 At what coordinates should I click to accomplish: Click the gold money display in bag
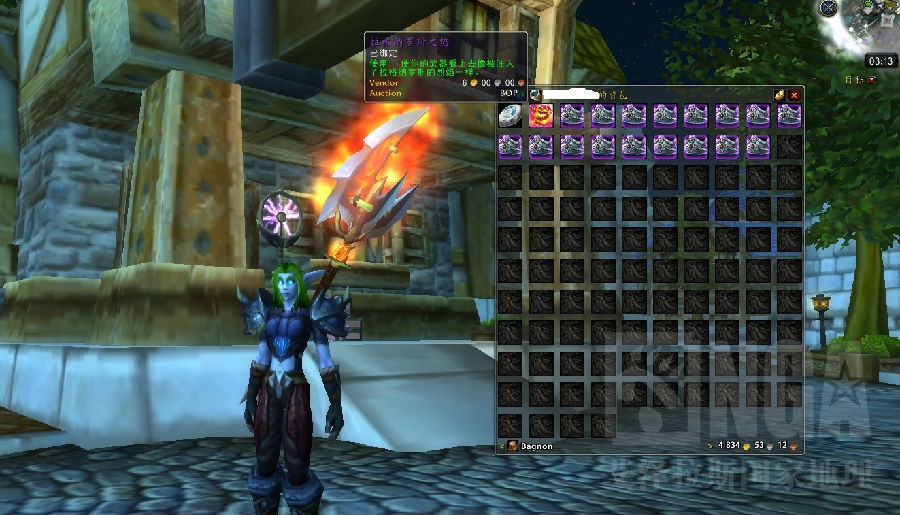tap(725, 445)
